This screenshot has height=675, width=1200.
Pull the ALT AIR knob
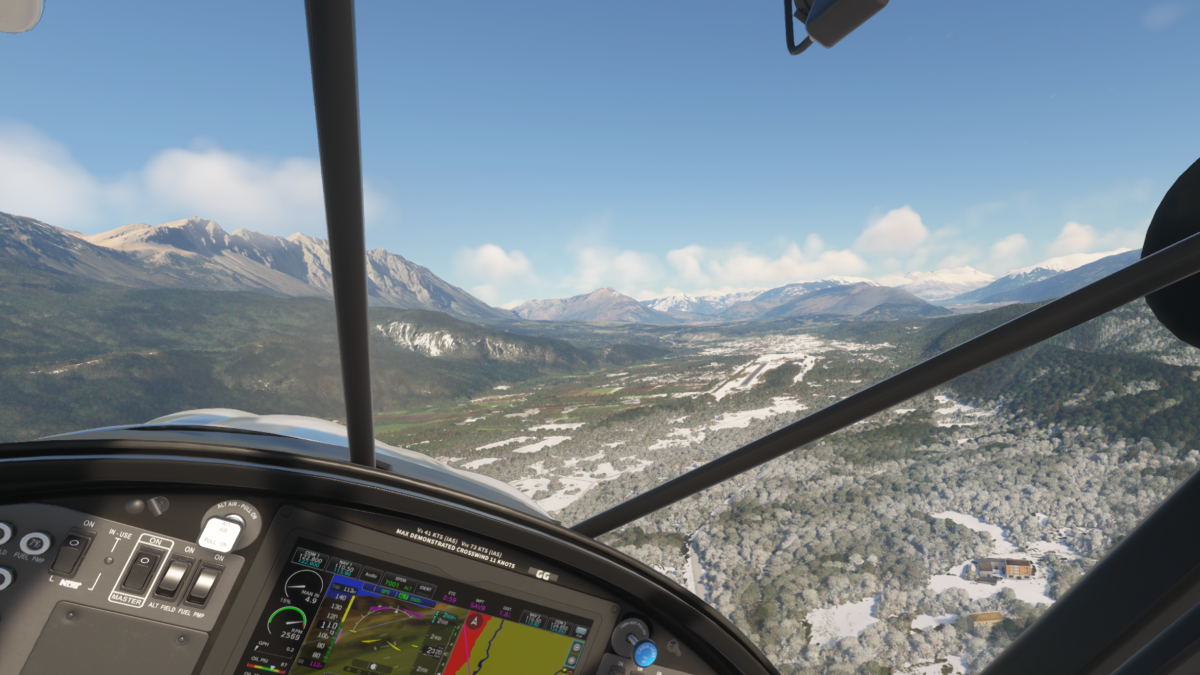(x=220, y=531)
